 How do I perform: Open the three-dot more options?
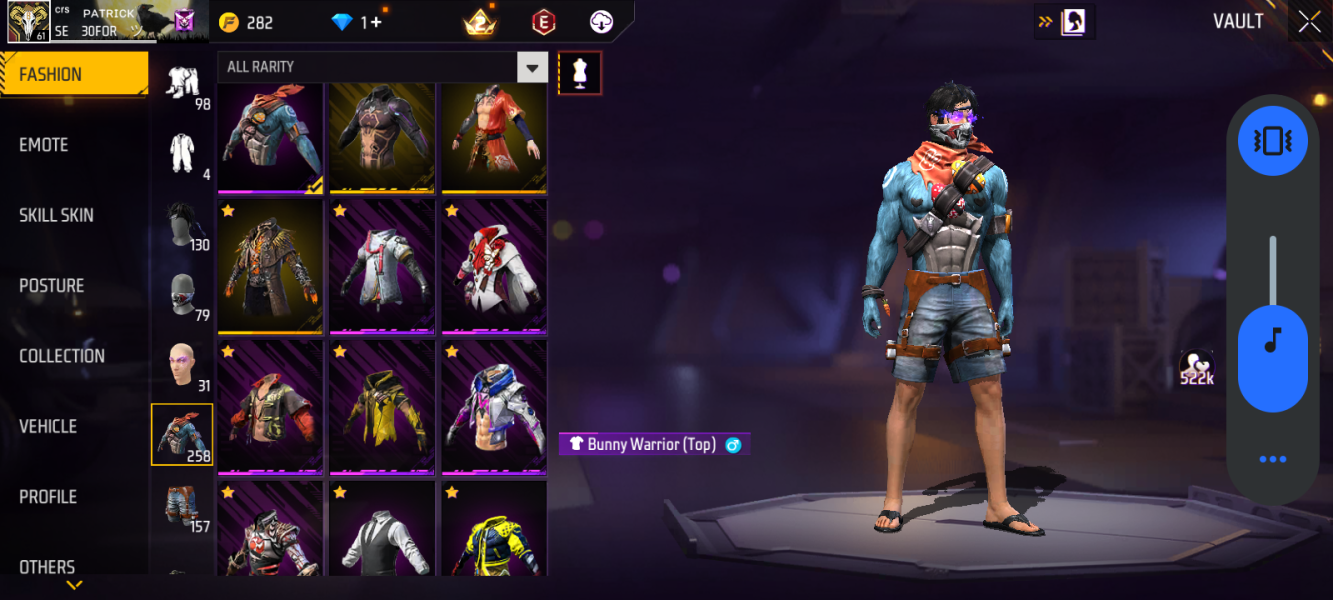tap(1272, 459)
